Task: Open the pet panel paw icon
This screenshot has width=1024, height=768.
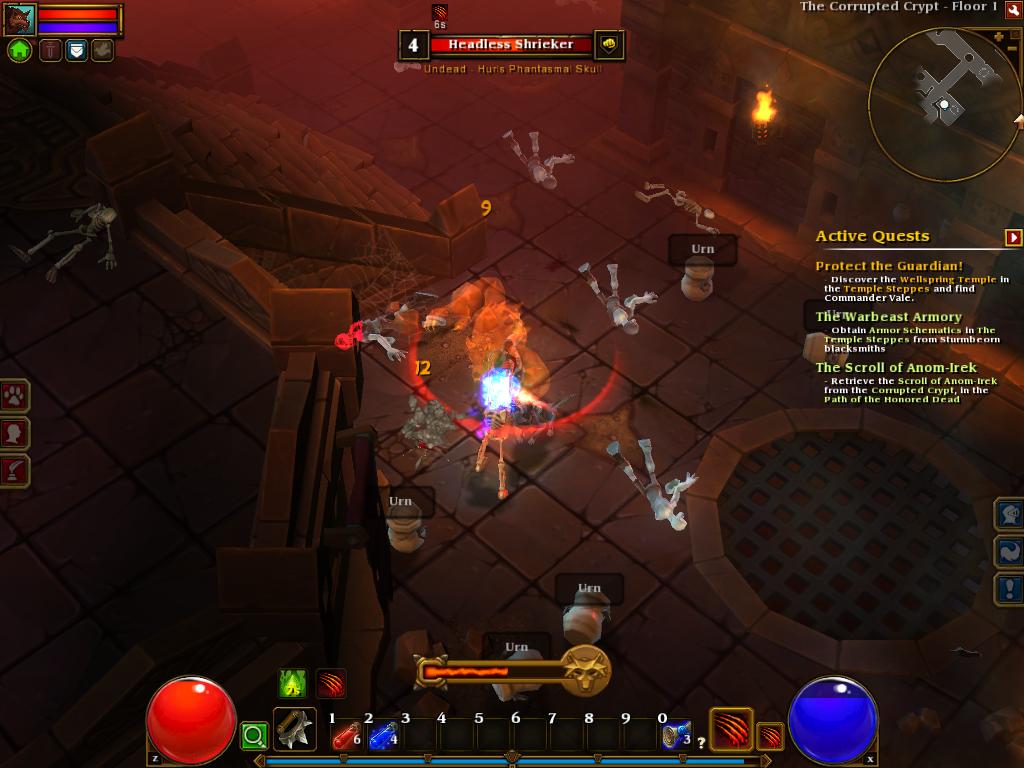Action: pyautogui.click(x=15, y=396)
